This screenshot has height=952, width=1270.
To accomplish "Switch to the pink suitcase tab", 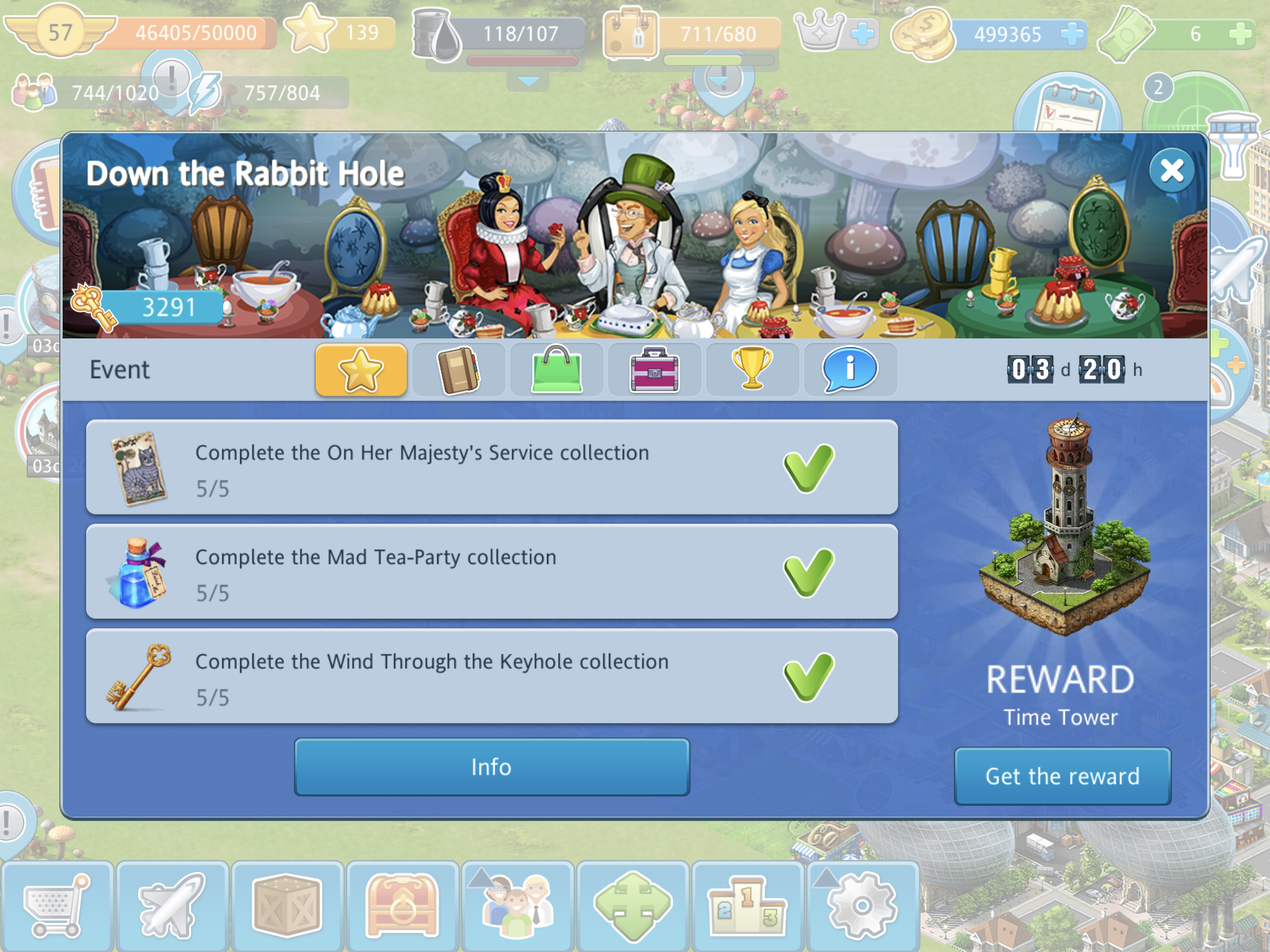I will coord(655,370).
